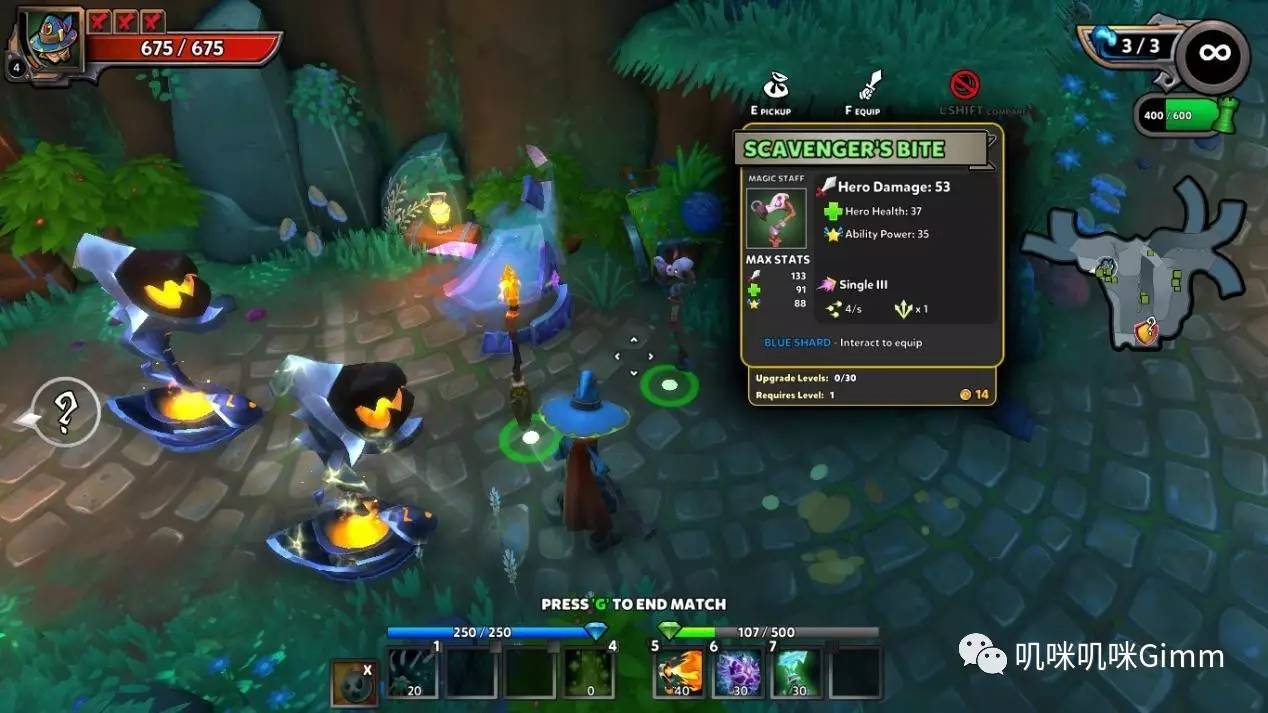Screen dimensions: 1268x713
Task: Click the equip sword icon
Action: point(869,87)
